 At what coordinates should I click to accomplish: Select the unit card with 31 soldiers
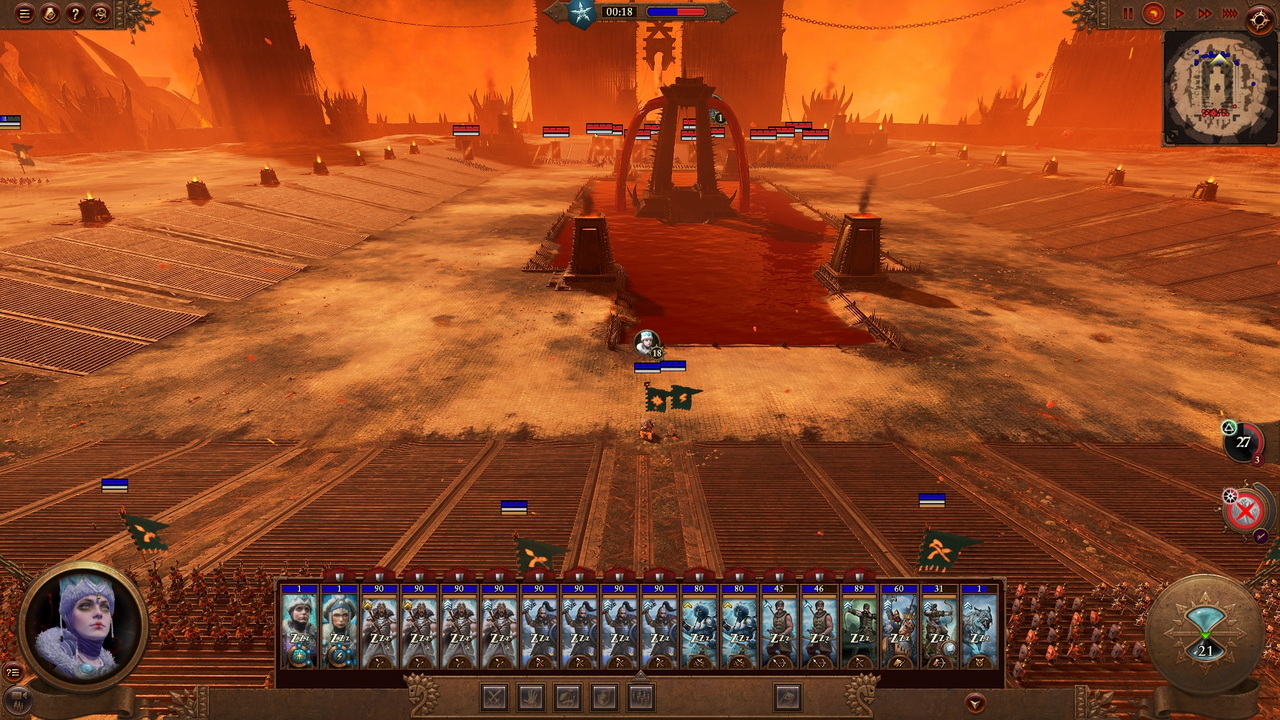(x=939, y=628)
